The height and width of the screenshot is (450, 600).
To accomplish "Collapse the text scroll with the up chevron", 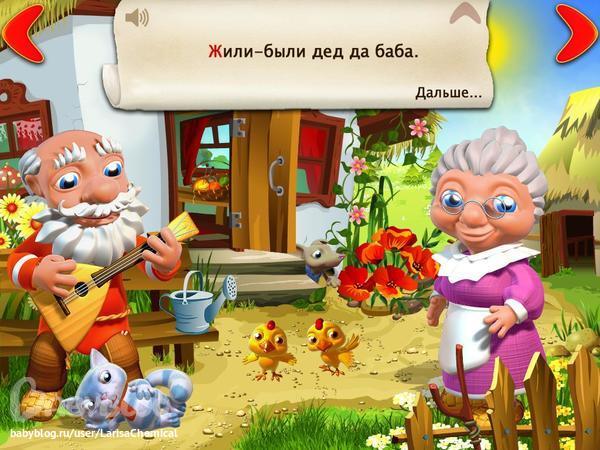I will 463,13.
